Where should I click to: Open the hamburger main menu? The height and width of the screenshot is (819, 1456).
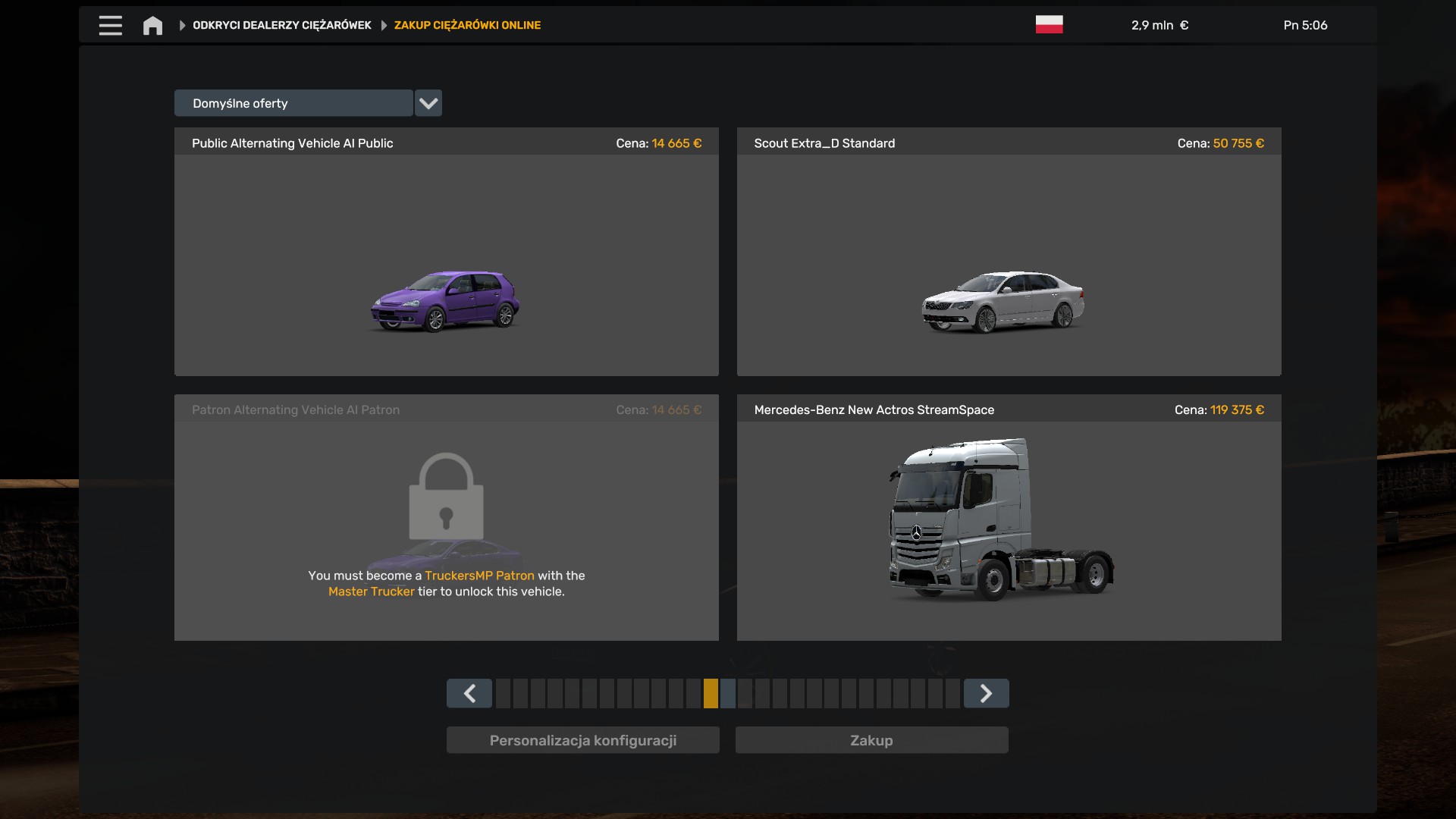110,25
